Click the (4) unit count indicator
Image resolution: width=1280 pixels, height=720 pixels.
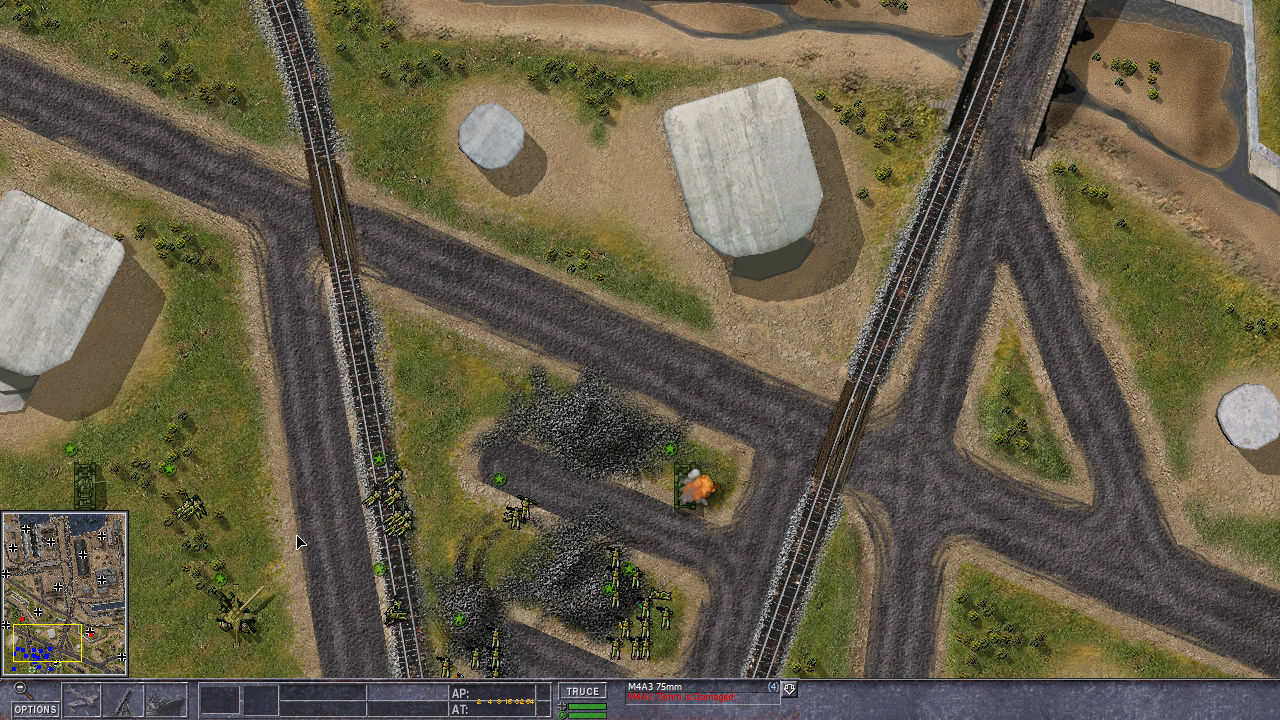point(772,686)
